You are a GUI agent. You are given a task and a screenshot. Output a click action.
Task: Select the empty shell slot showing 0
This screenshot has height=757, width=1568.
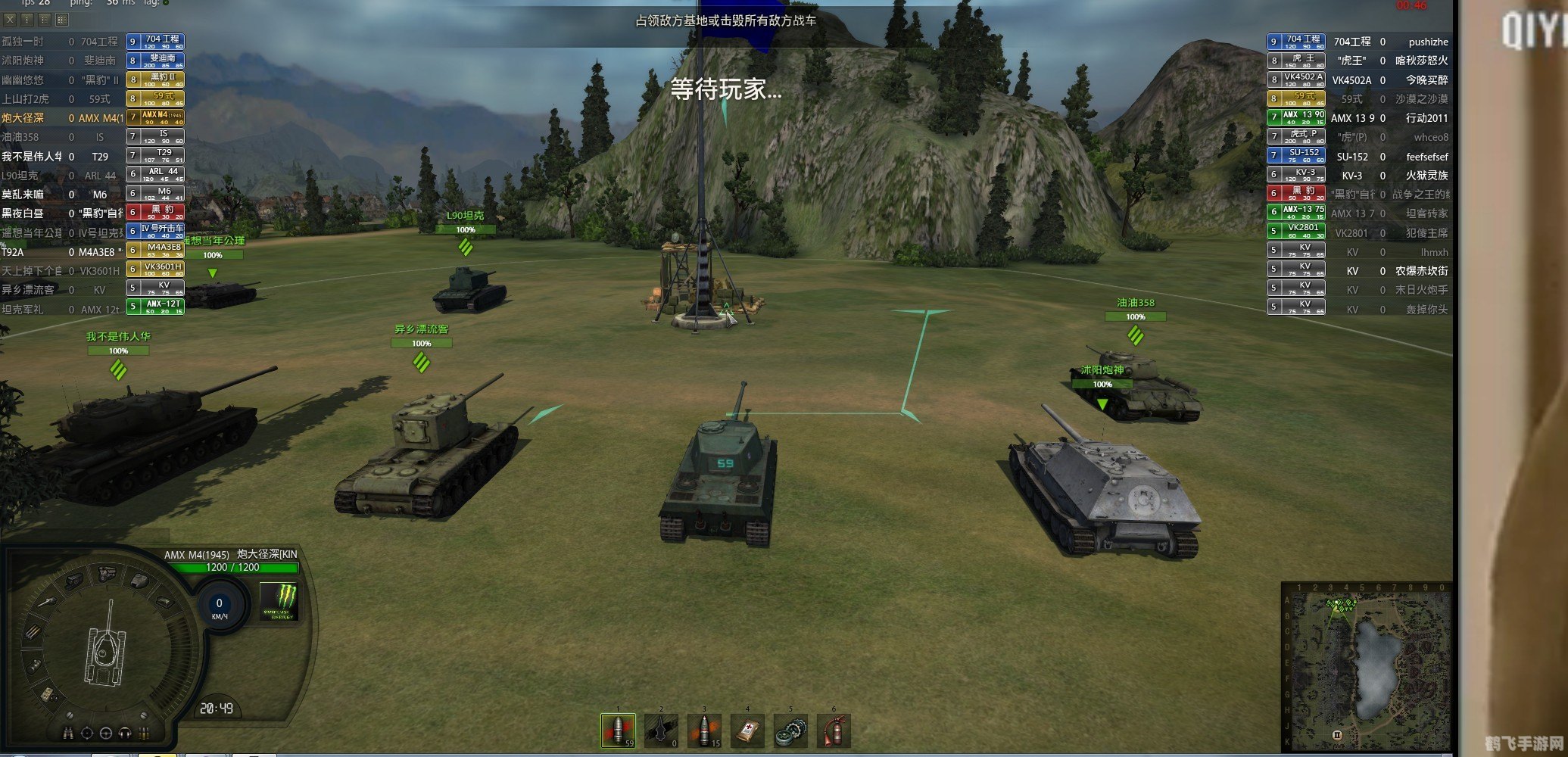pos(661,731)
